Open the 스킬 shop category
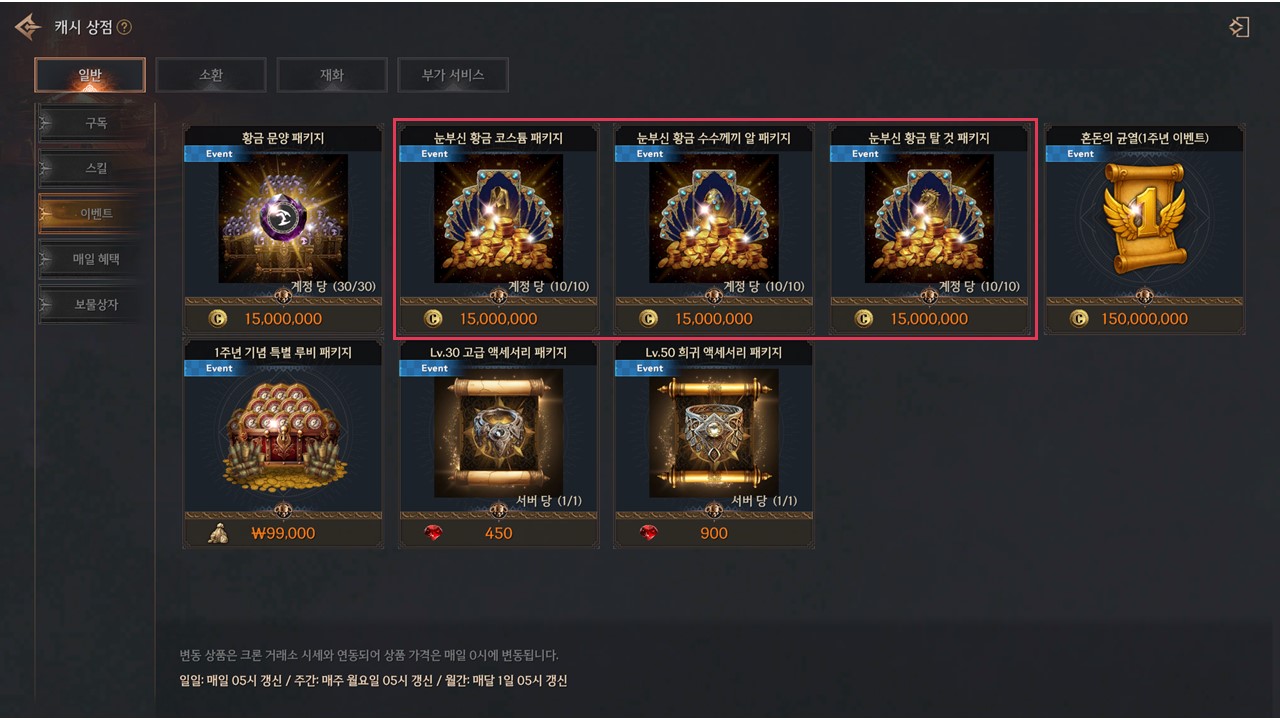The image size is (1280, 720). [x=96, y=168]
